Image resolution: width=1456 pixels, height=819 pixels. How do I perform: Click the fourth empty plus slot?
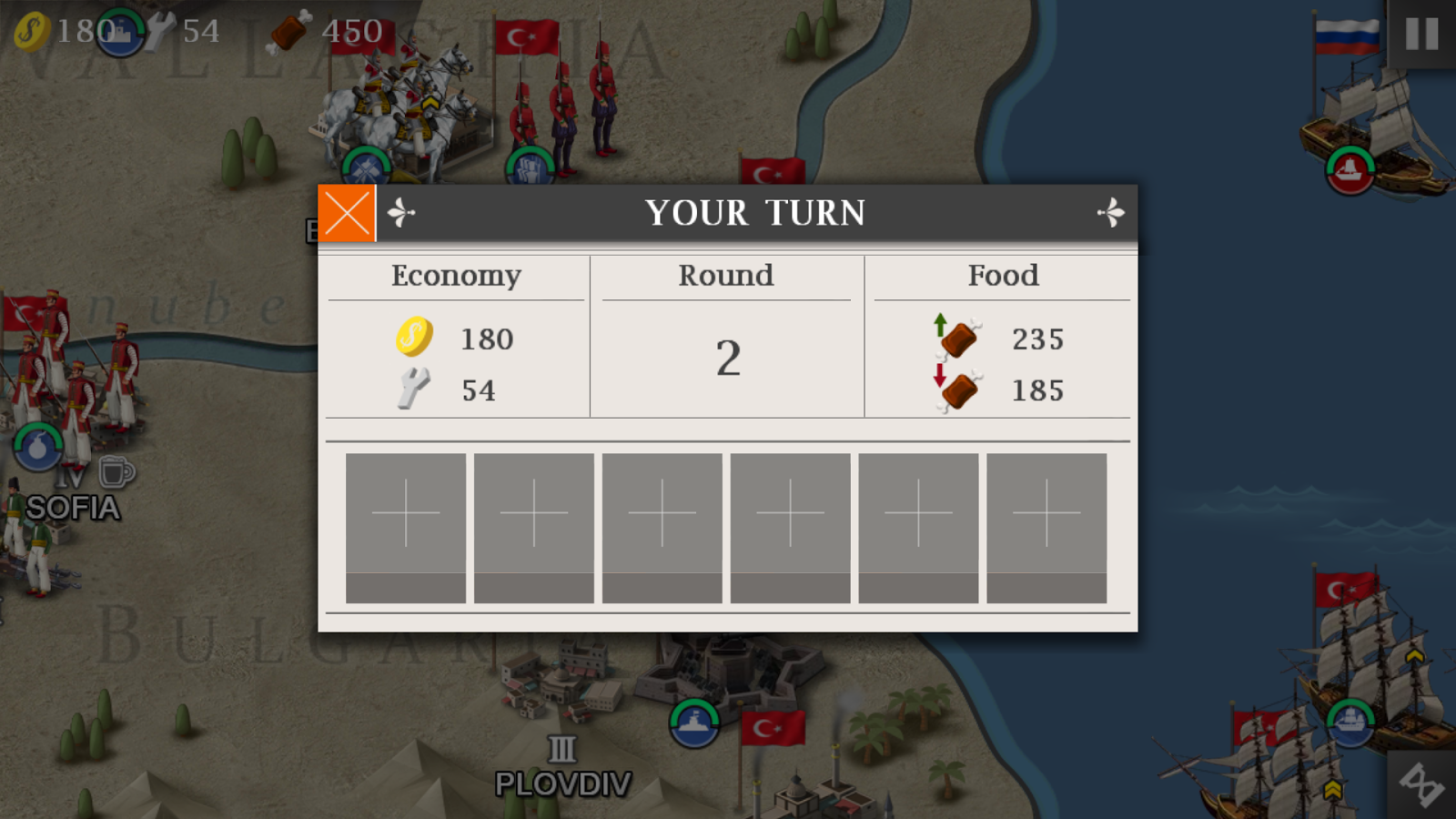tap(791, 512)
